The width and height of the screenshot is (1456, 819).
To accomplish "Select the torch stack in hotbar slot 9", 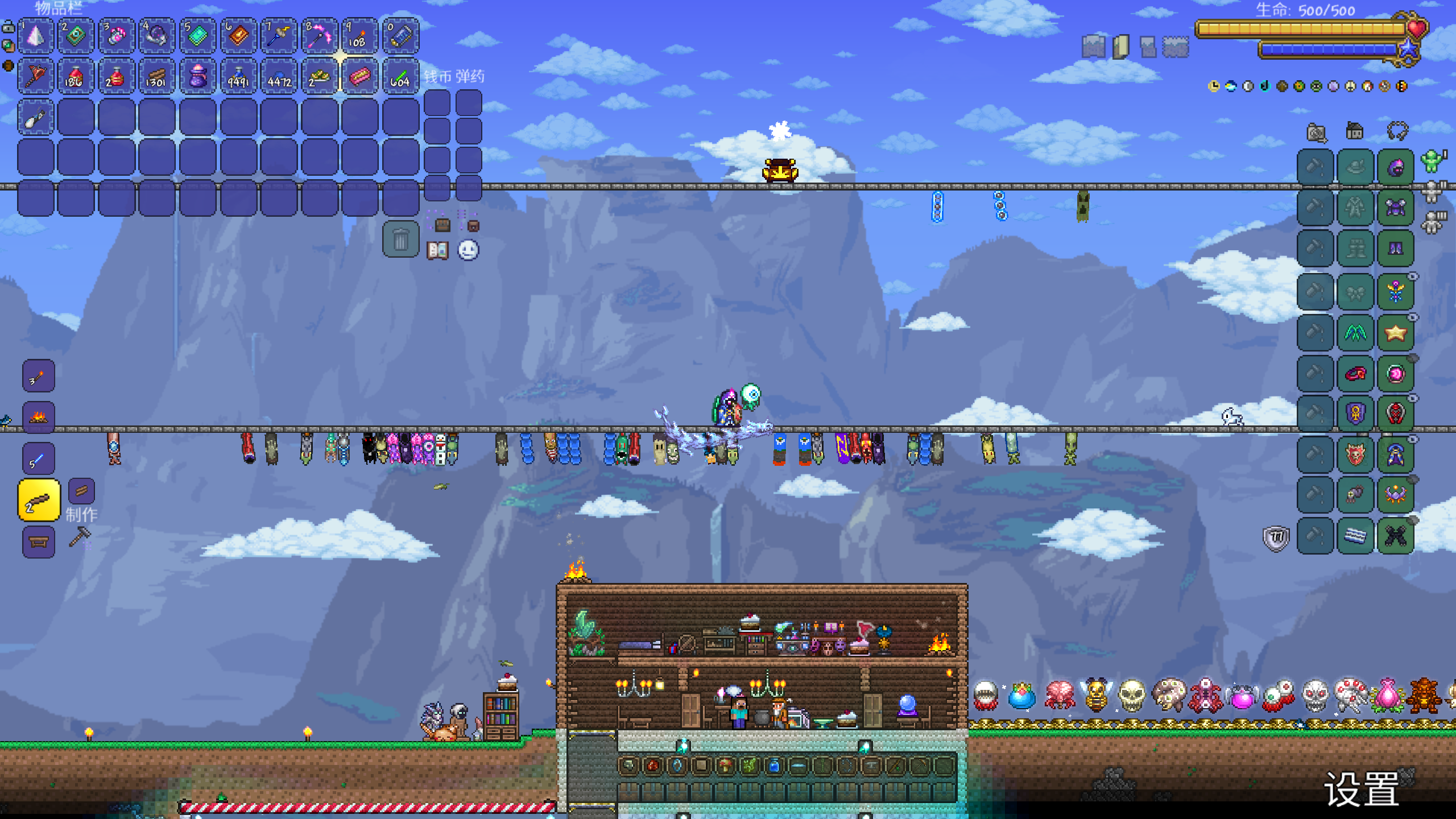I will pos(359,36).
